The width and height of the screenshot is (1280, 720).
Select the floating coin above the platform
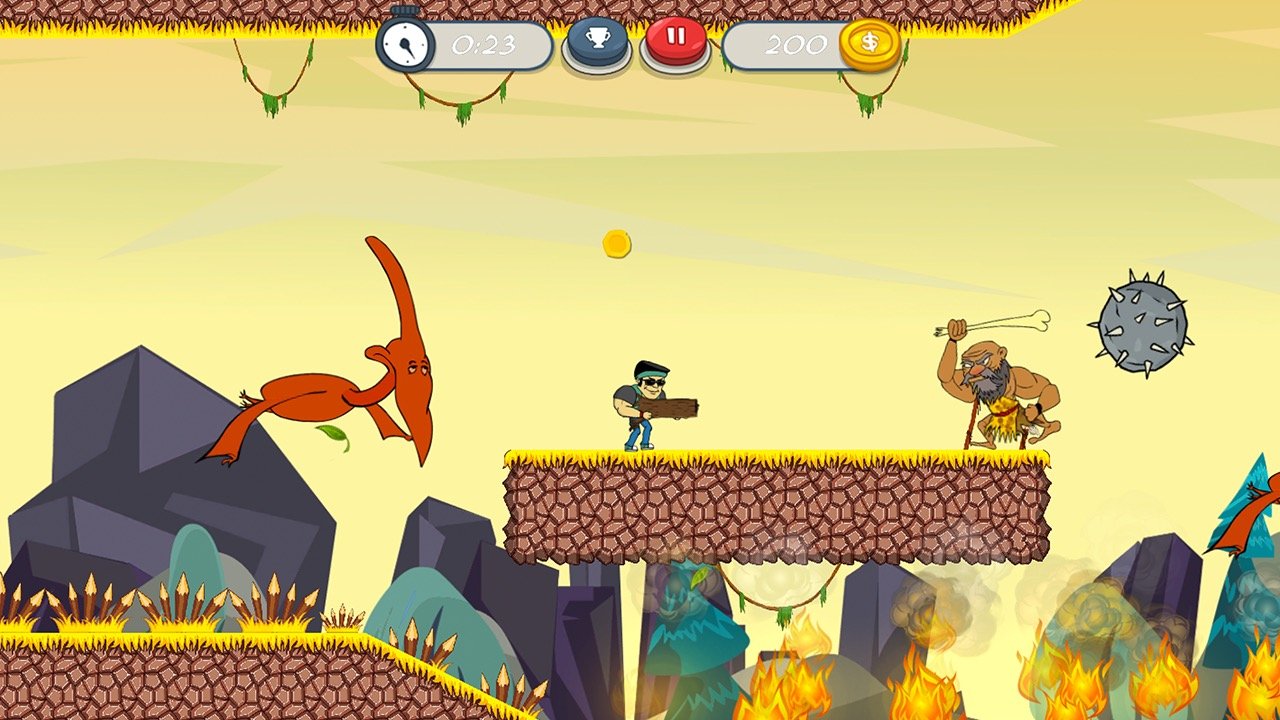(614, 243)
